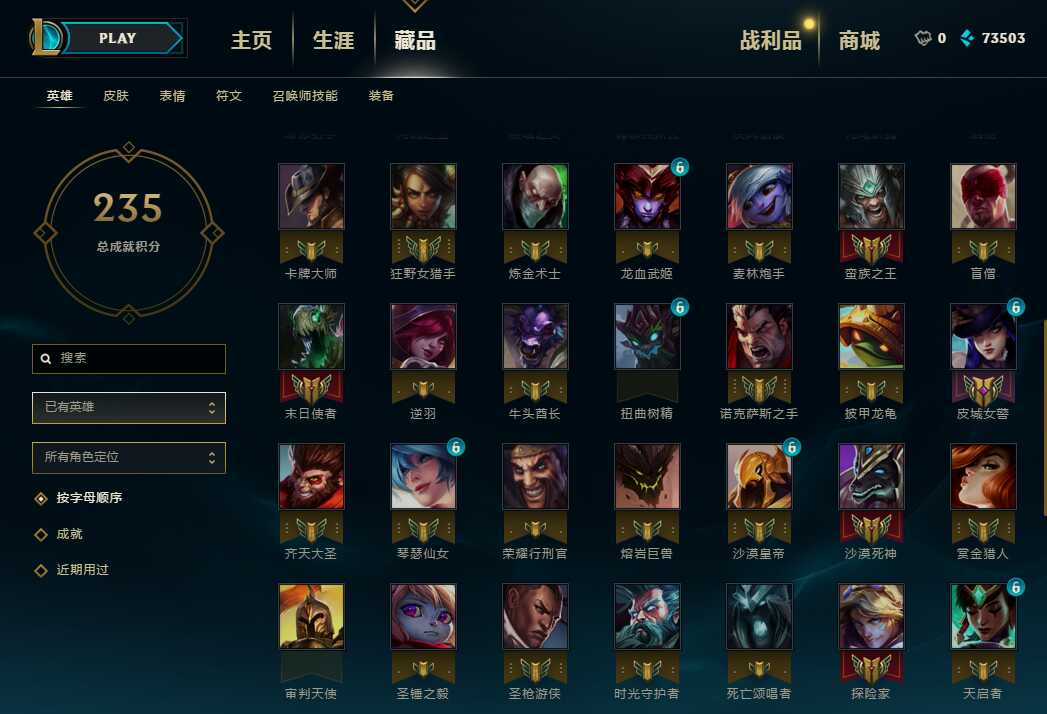
Task: Select the 卡牌大师 champion portrait
Action: pyautogui.click(x=311, y=197)
